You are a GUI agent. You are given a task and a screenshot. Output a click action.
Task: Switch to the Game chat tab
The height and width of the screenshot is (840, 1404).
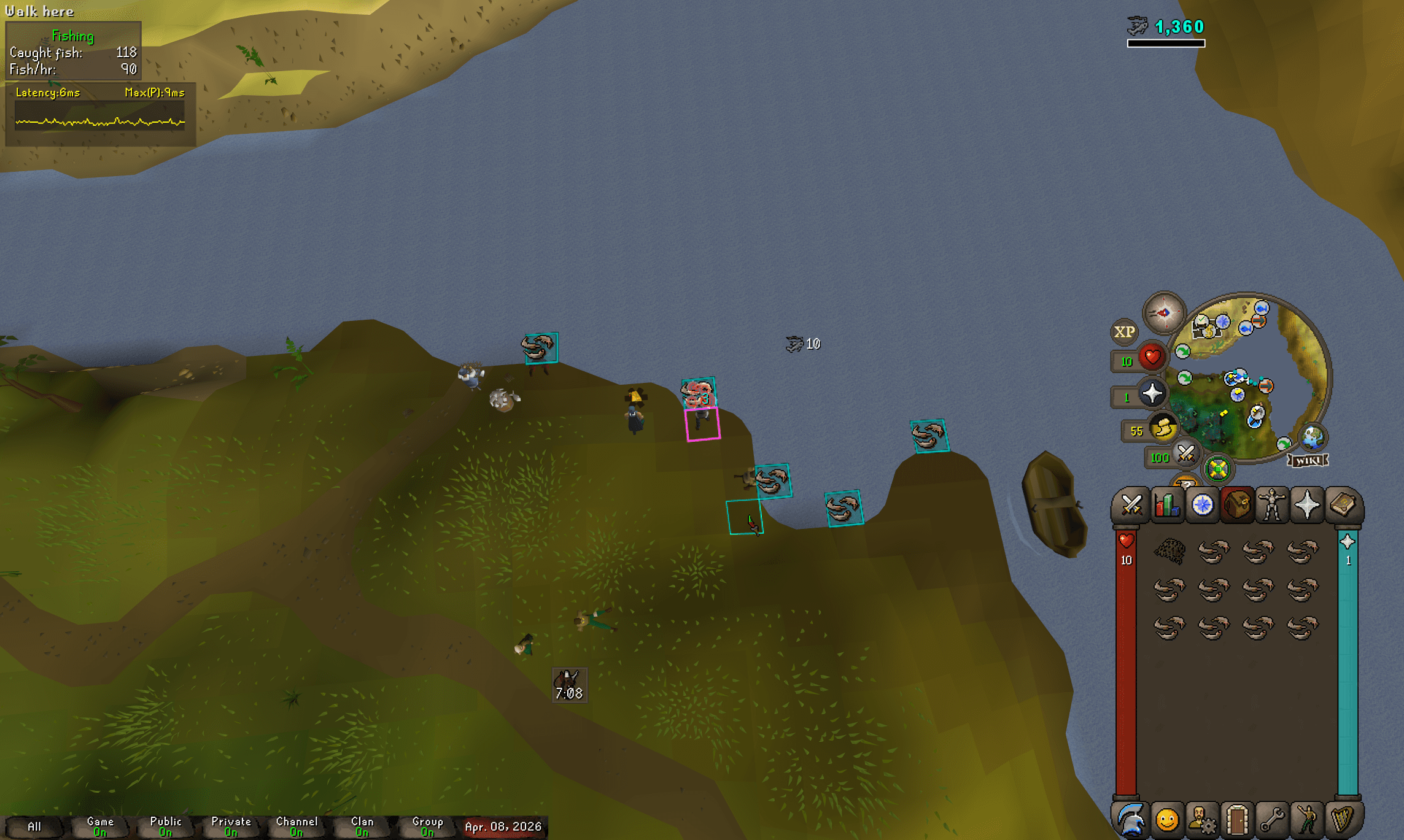100,826
